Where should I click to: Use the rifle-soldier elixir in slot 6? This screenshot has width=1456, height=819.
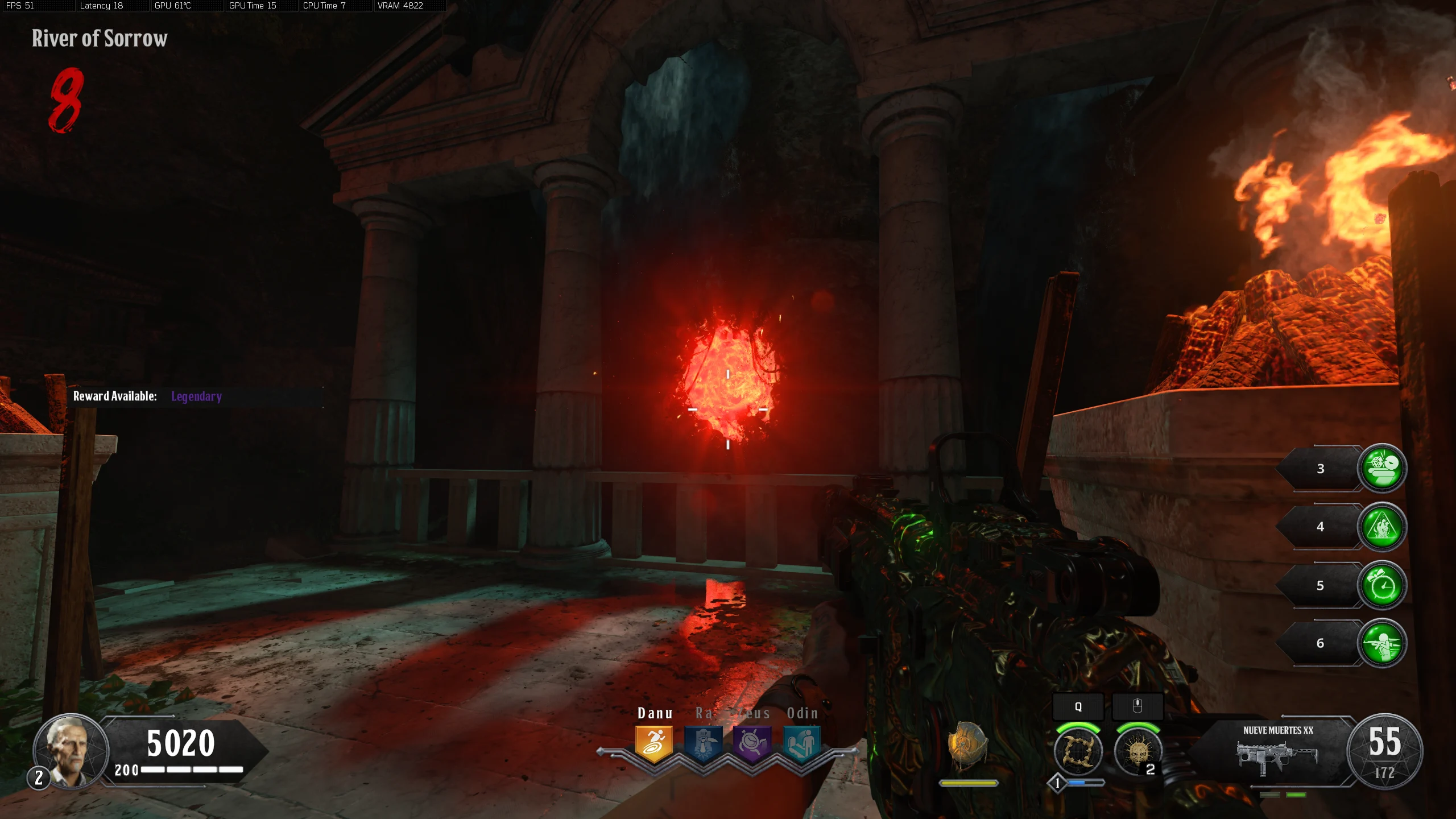click(x=1381, y=643)
